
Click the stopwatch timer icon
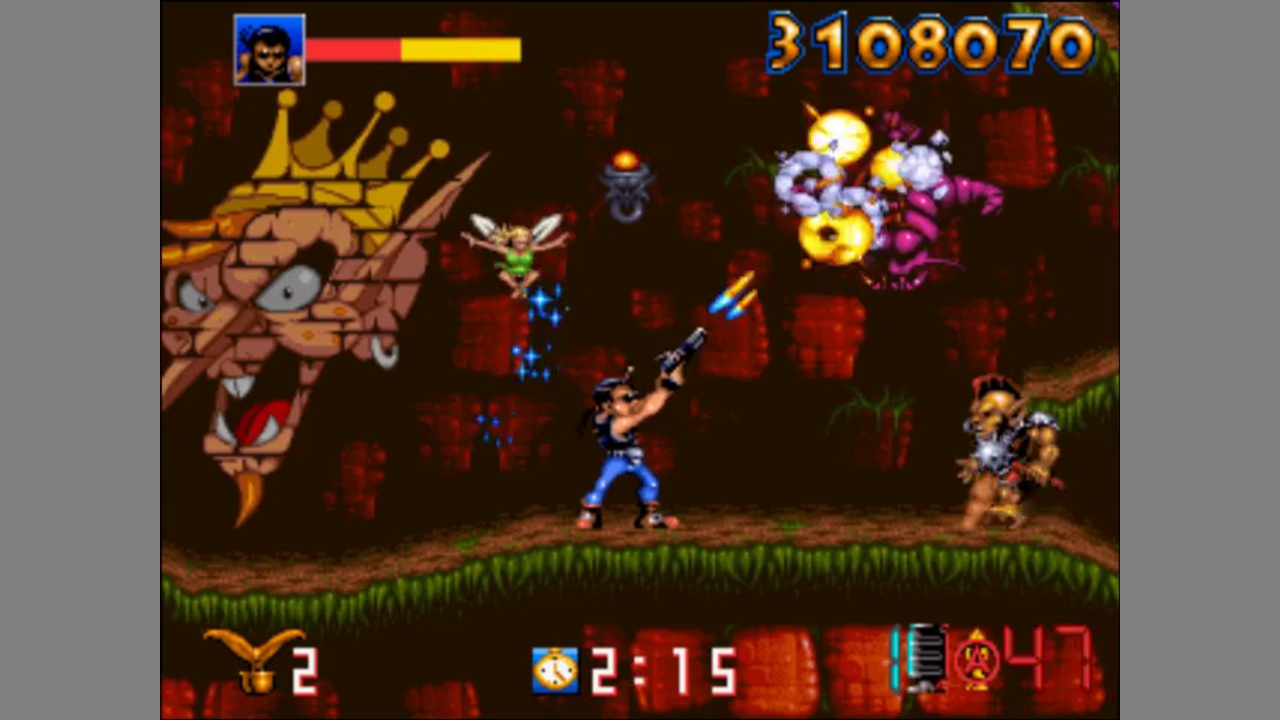(x=555, y=670)
